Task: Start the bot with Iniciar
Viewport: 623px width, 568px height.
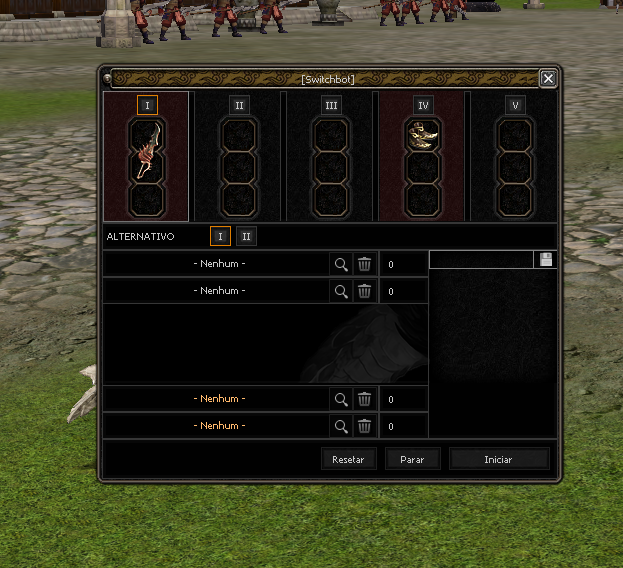Action: pyautogui.click(x=499, y=459)
